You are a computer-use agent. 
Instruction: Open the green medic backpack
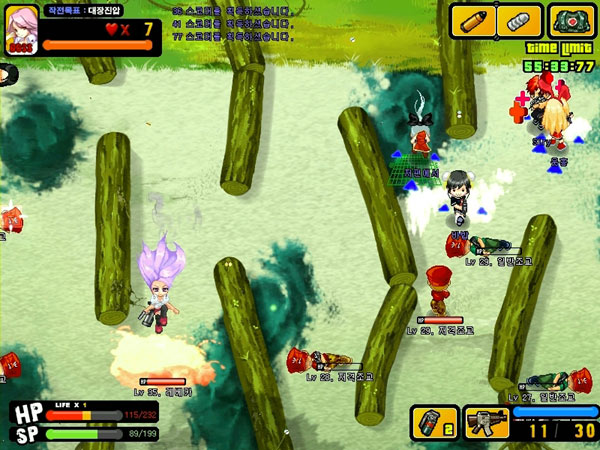tap(571, 21)
